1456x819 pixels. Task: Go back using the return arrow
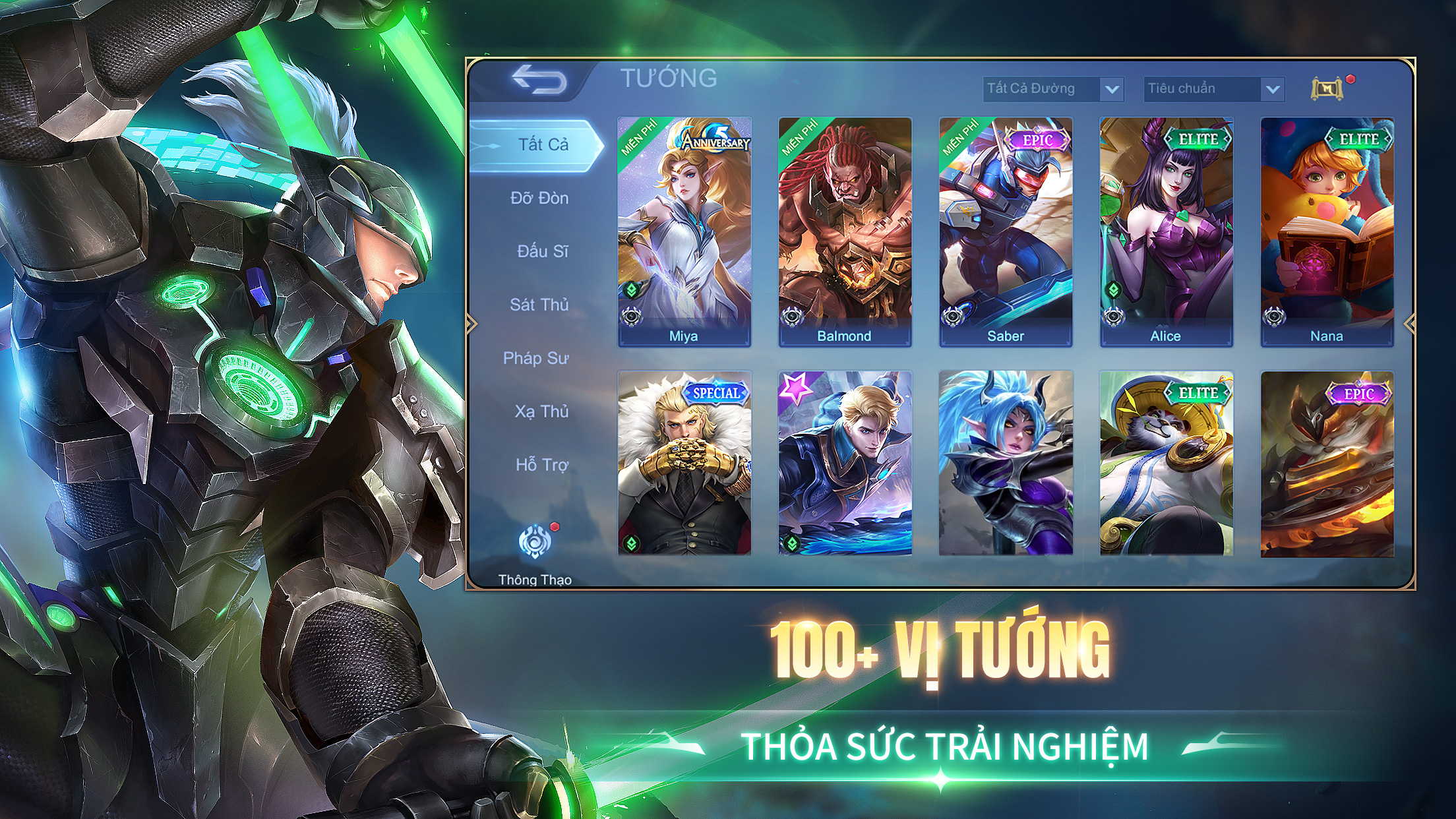click(539, 80)
